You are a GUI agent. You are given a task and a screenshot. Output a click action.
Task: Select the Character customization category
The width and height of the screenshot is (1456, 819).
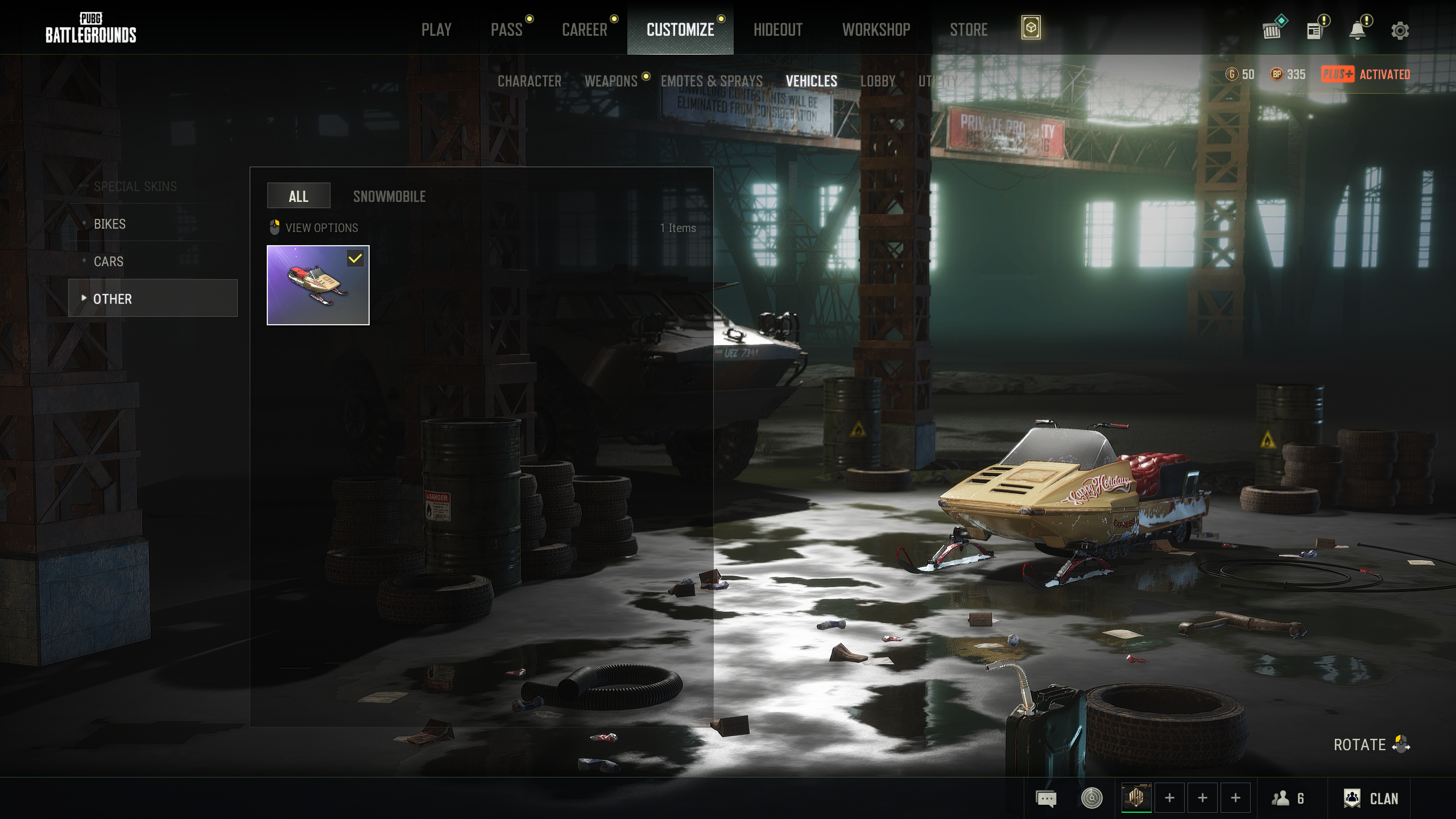click(529, 81)
